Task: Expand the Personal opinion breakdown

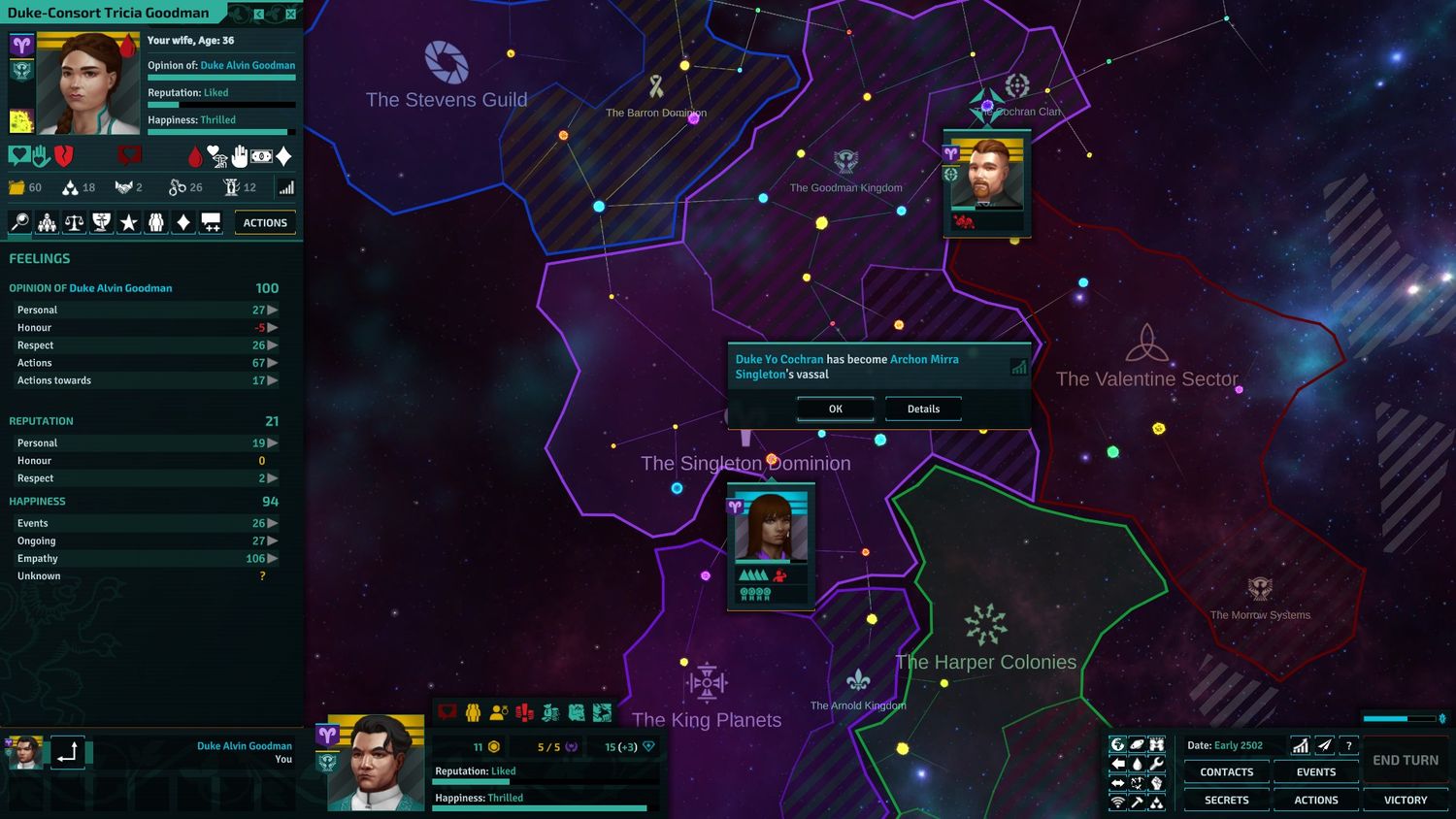Action: click(x=273, y=311)
